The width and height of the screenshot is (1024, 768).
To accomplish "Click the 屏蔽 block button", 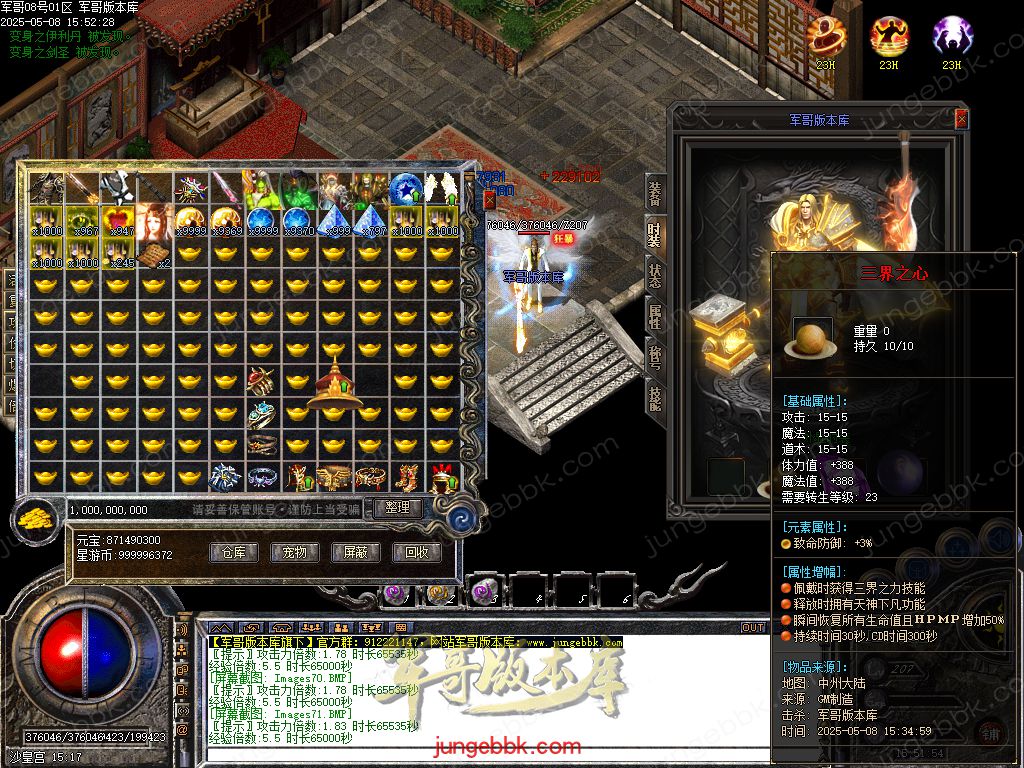I will pyautogui.click(x=355, y=552).
